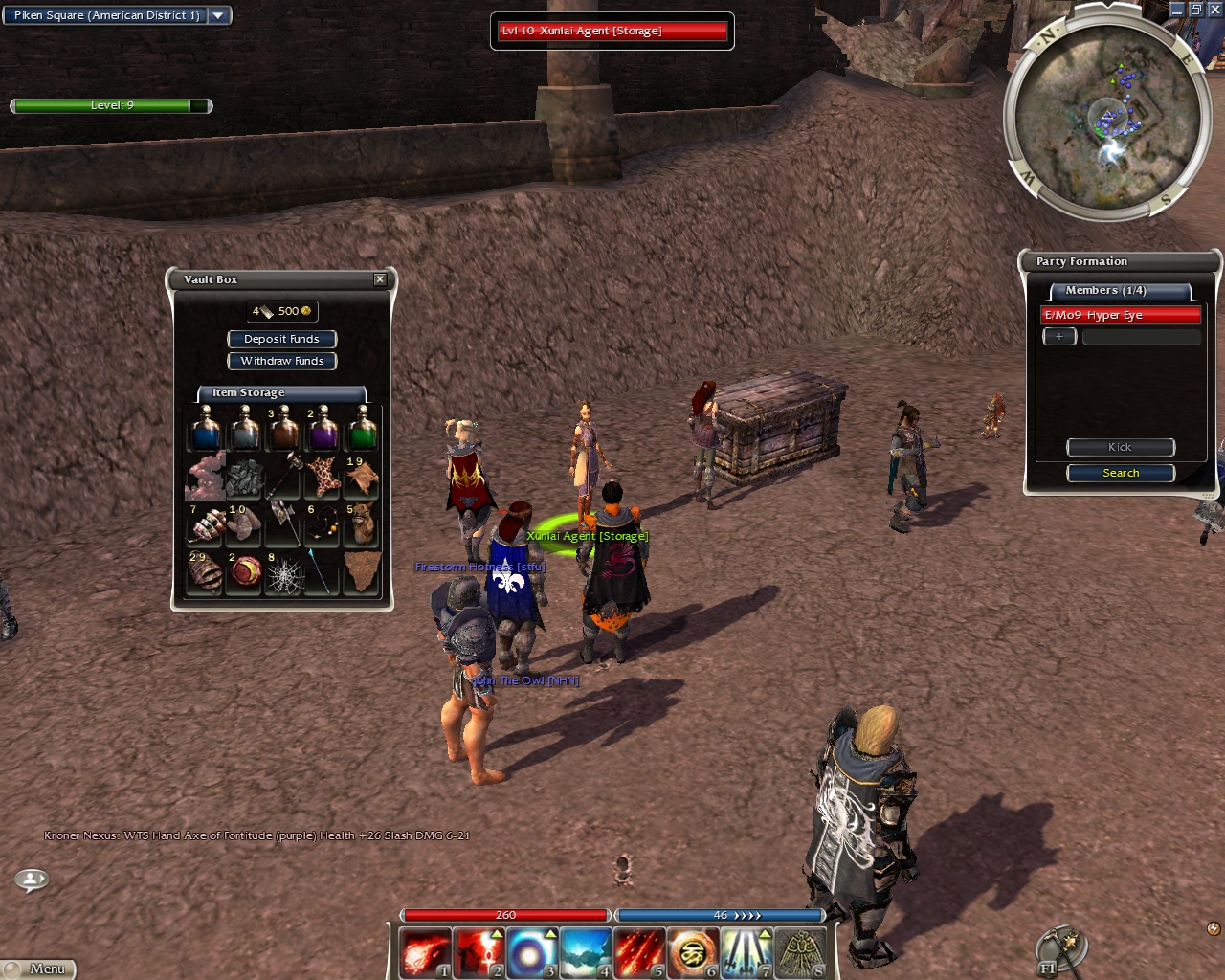The image size is (1225, 980).
Task: Withdraw funds from the vault
Action: pos(281,361)
